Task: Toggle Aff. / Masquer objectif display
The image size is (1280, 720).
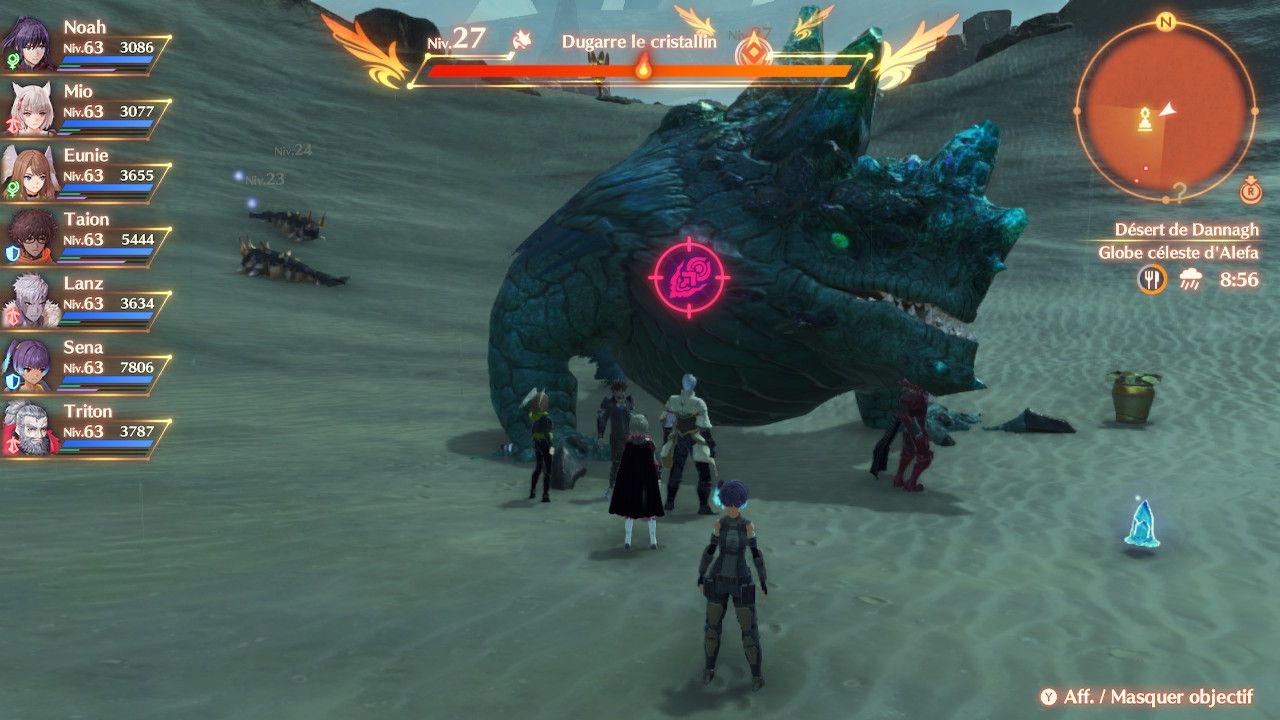Action: (x=1146, y=697)
